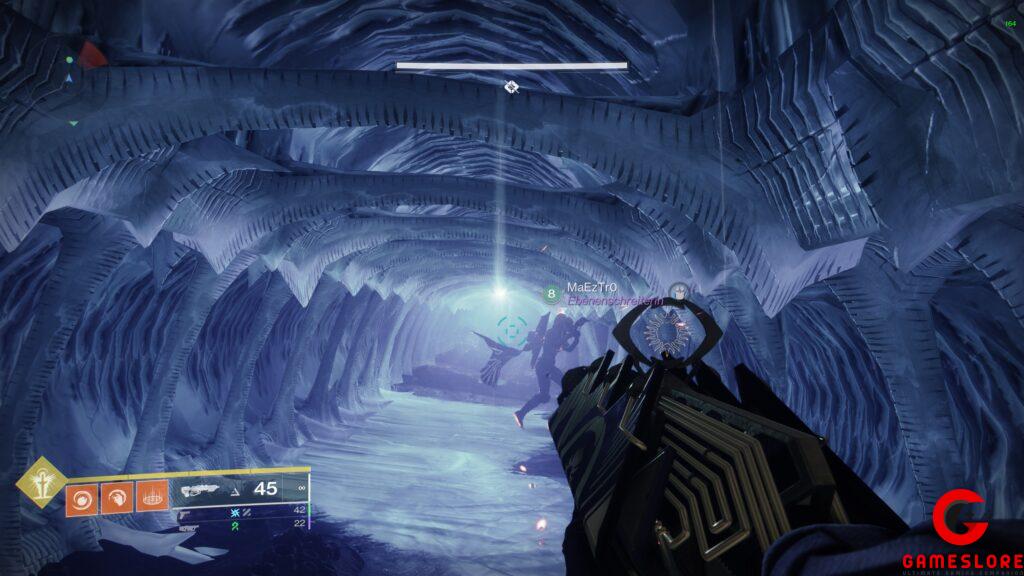Select the objective waypoint marker below the bar
The width and height of the screenshot is (1024, 576).
pos(511,87)
